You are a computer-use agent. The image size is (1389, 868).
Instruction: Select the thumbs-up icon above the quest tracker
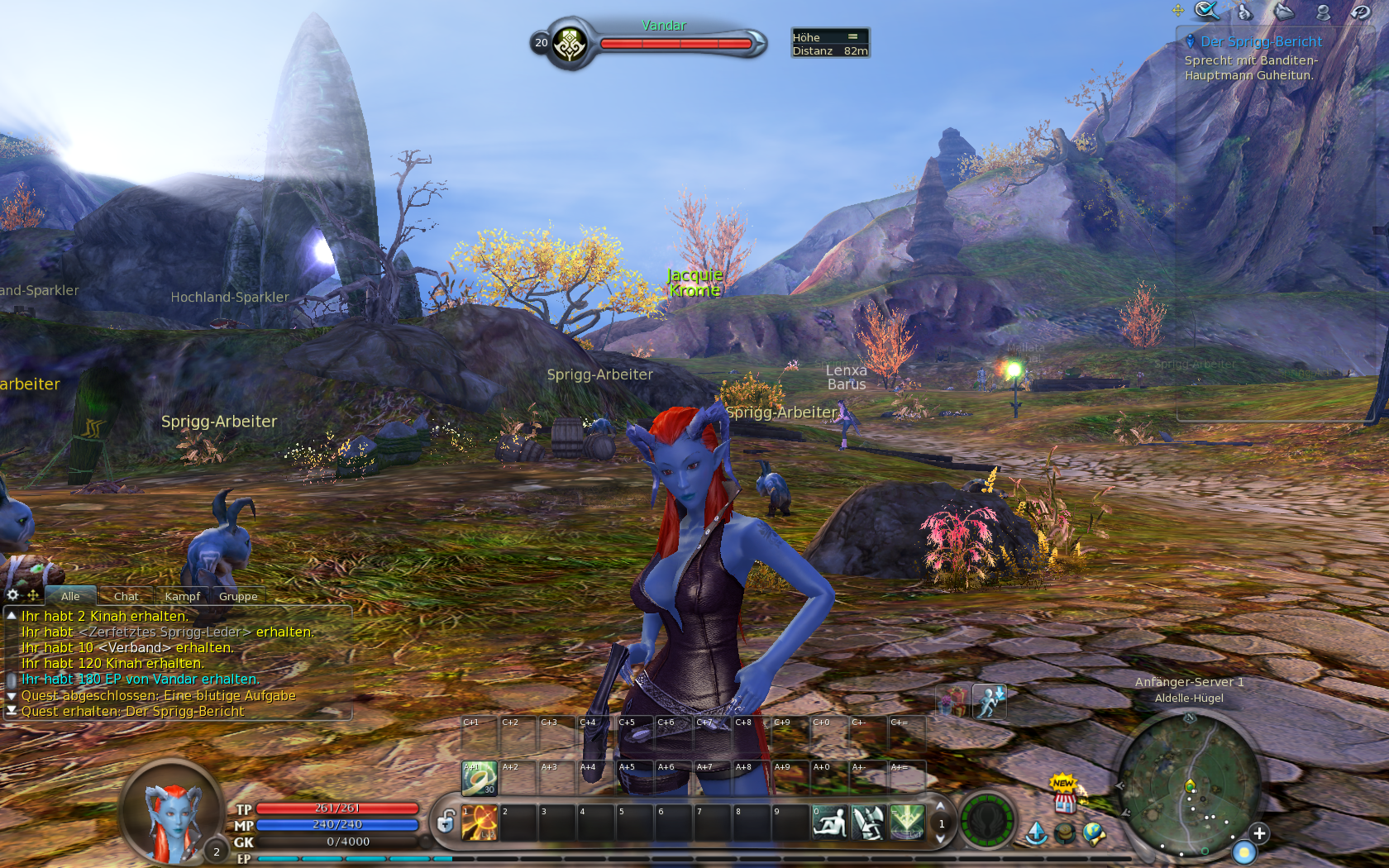tap(1244, 12)
